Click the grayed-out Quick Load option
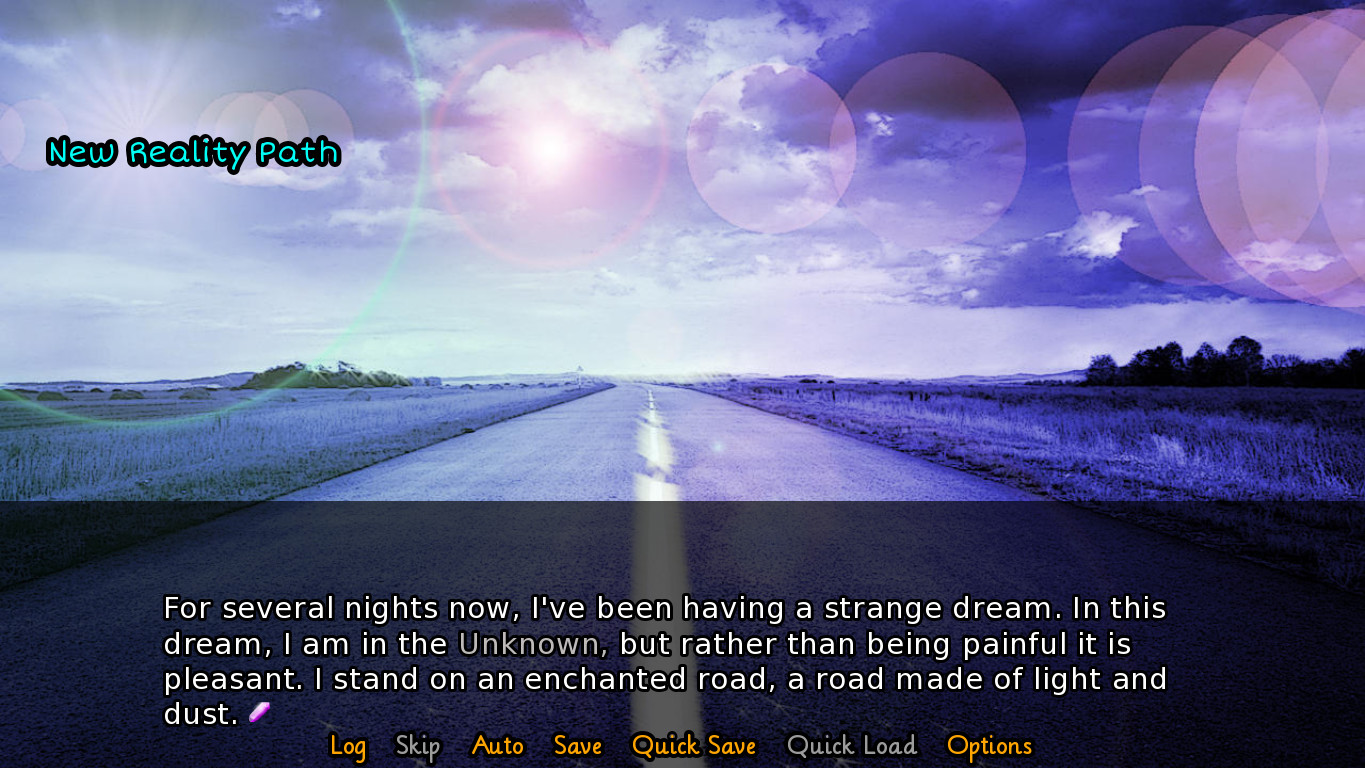Viewport: 1365px width, 768px height. [852, 746]
